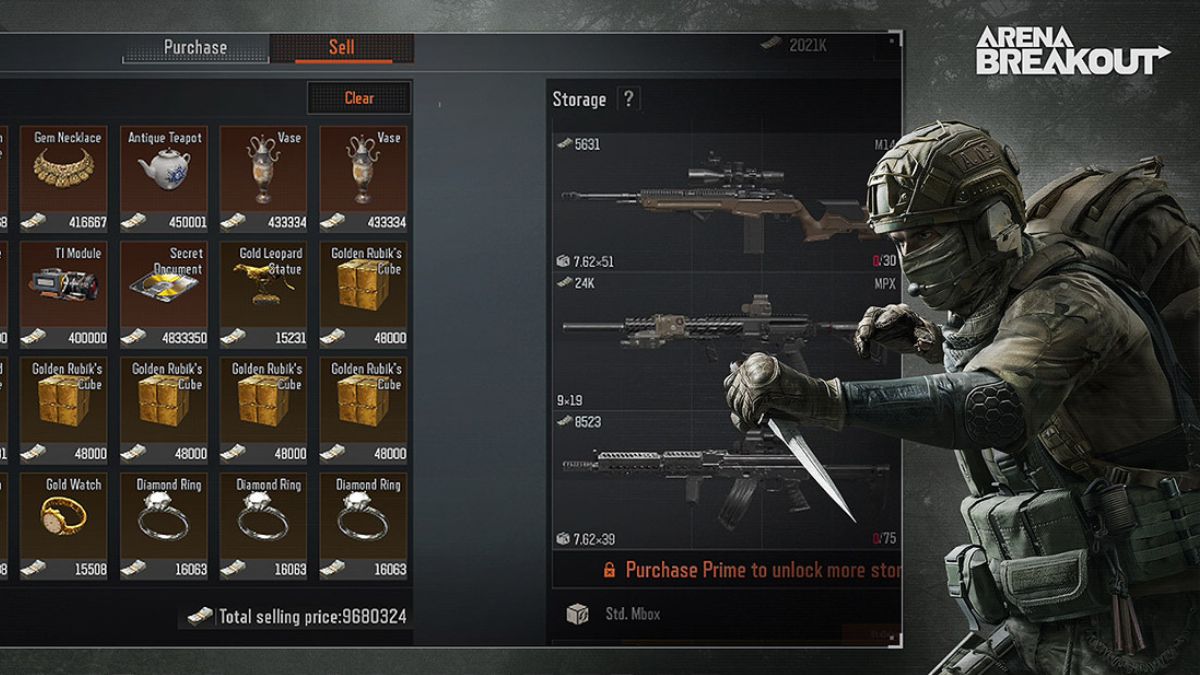Select the Sell tab
Image resolution: width=1200 pixels, height=675 pixels.
click(342, 48)
